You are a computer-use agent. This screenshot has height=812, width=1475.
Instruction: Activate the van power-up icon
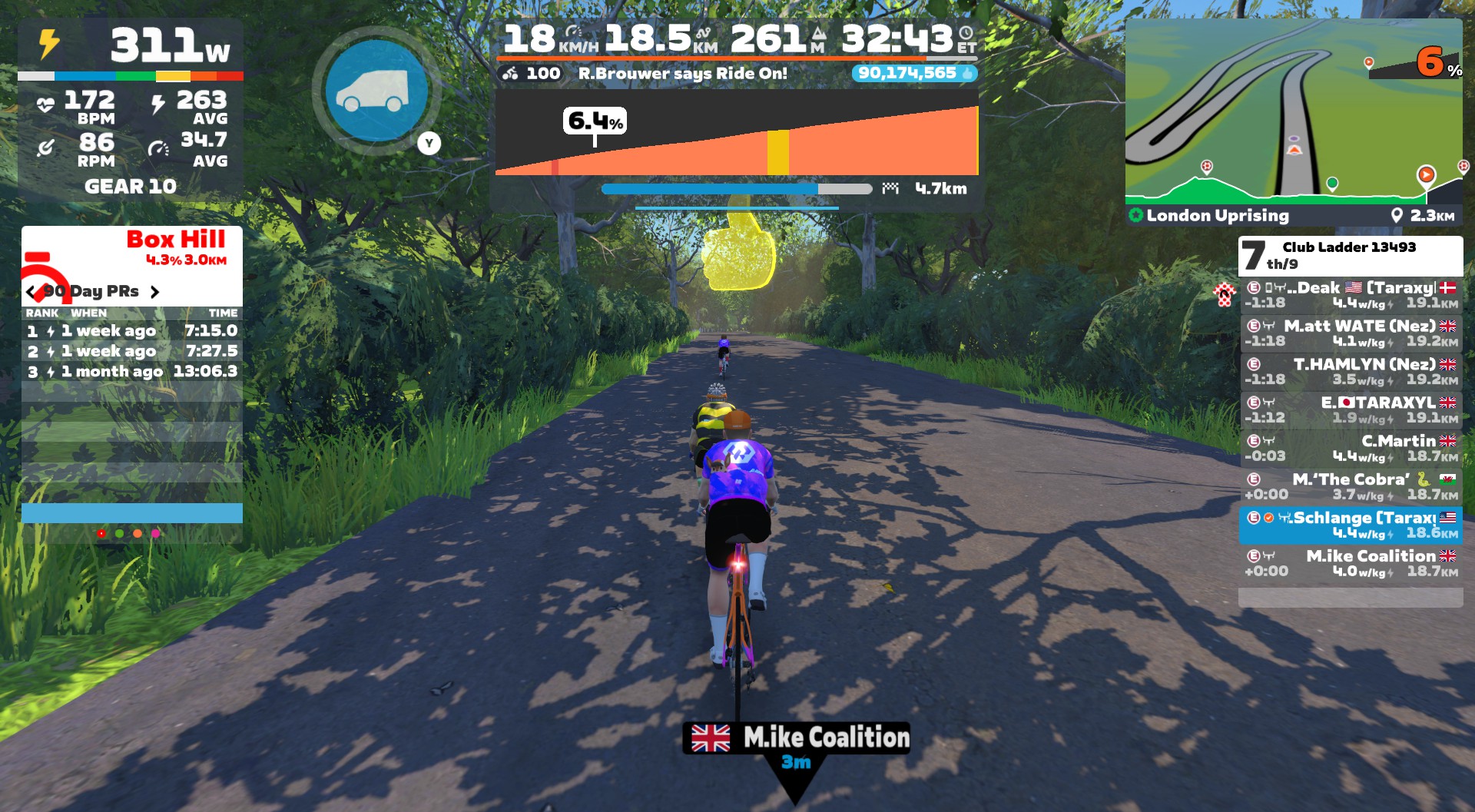click(x=376, y=91)
